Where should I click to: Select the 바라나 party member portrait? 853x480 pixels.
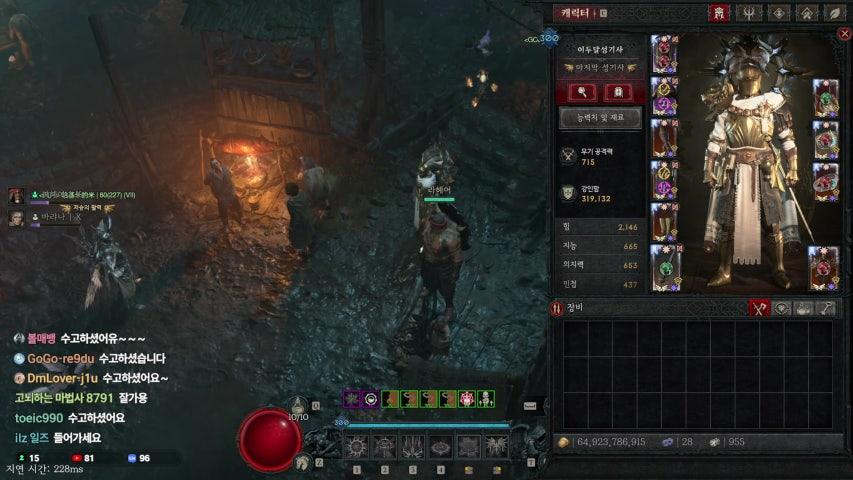coord(16,216)
